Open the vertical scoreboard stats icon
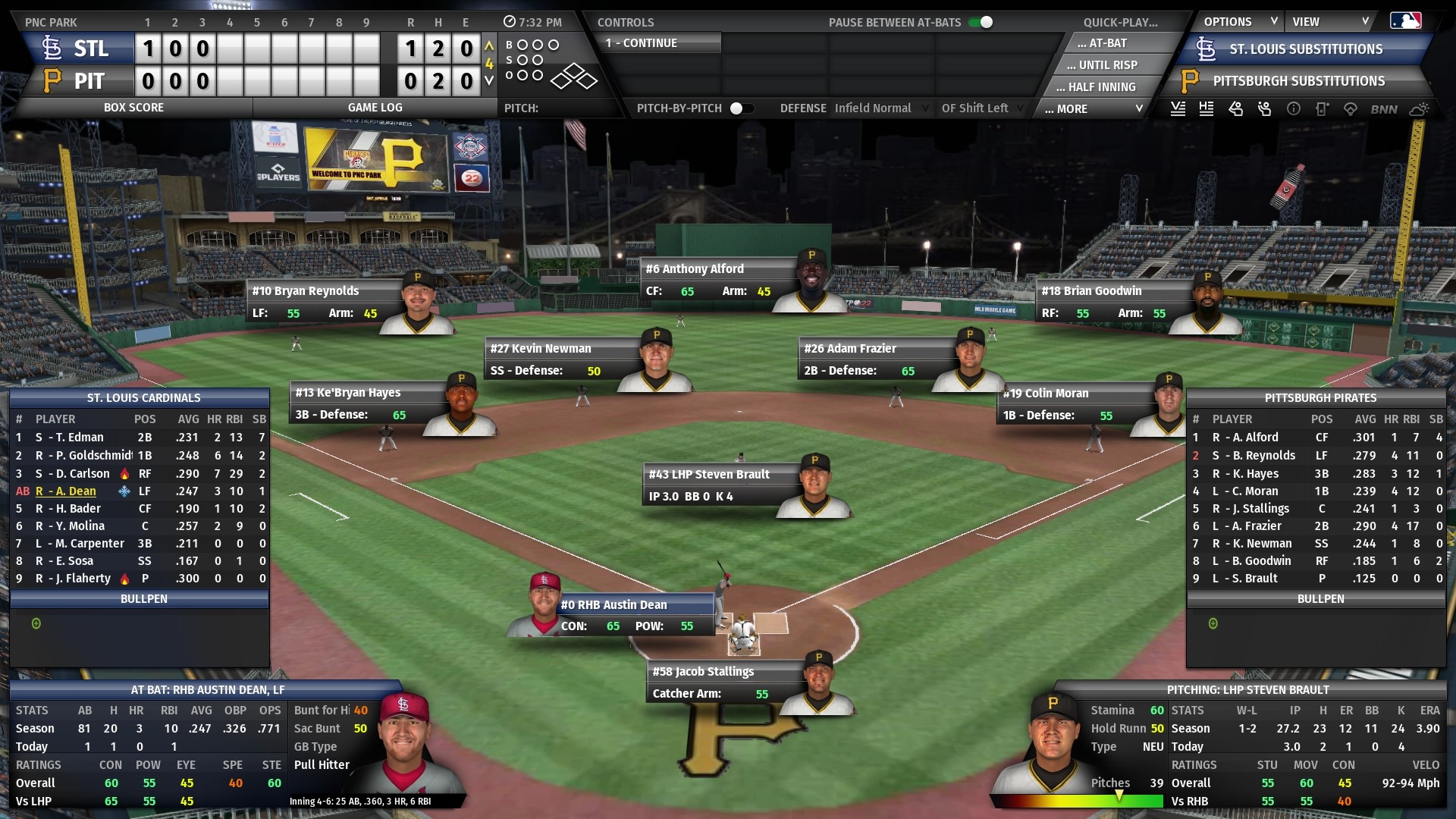 point(1178,108)
